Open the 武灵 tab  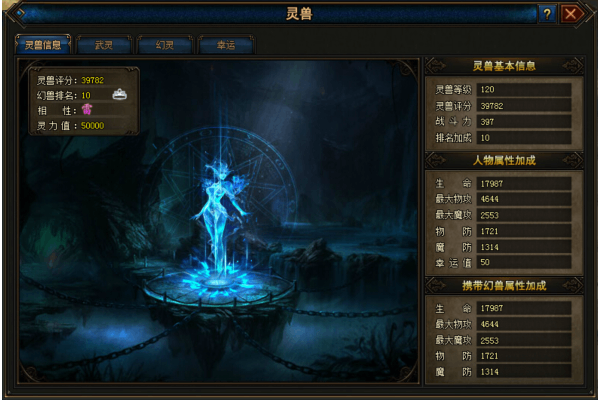(x=104, y=45)
